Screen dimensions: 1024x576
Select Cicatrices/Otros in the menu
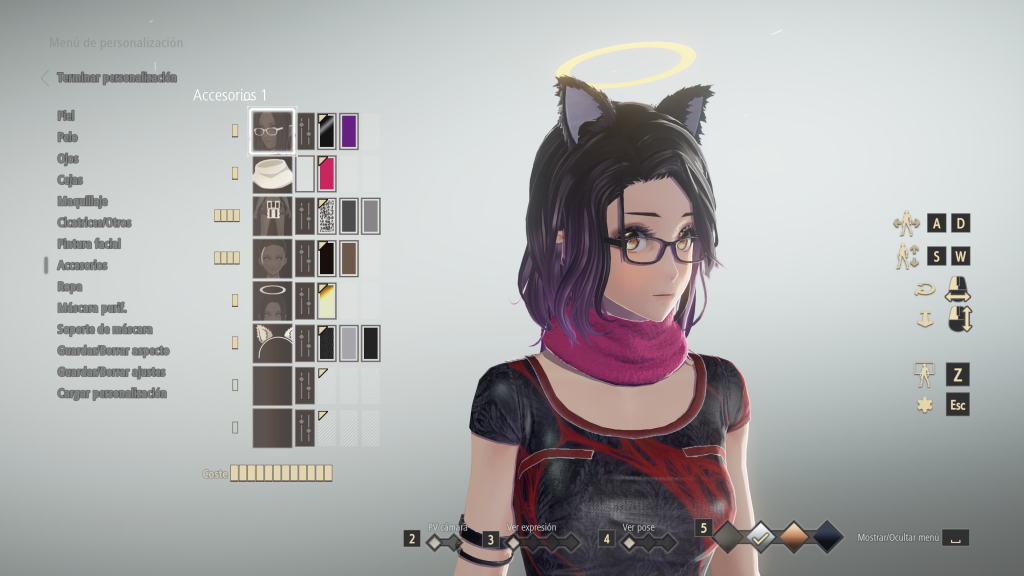click(x=94, y=222)
